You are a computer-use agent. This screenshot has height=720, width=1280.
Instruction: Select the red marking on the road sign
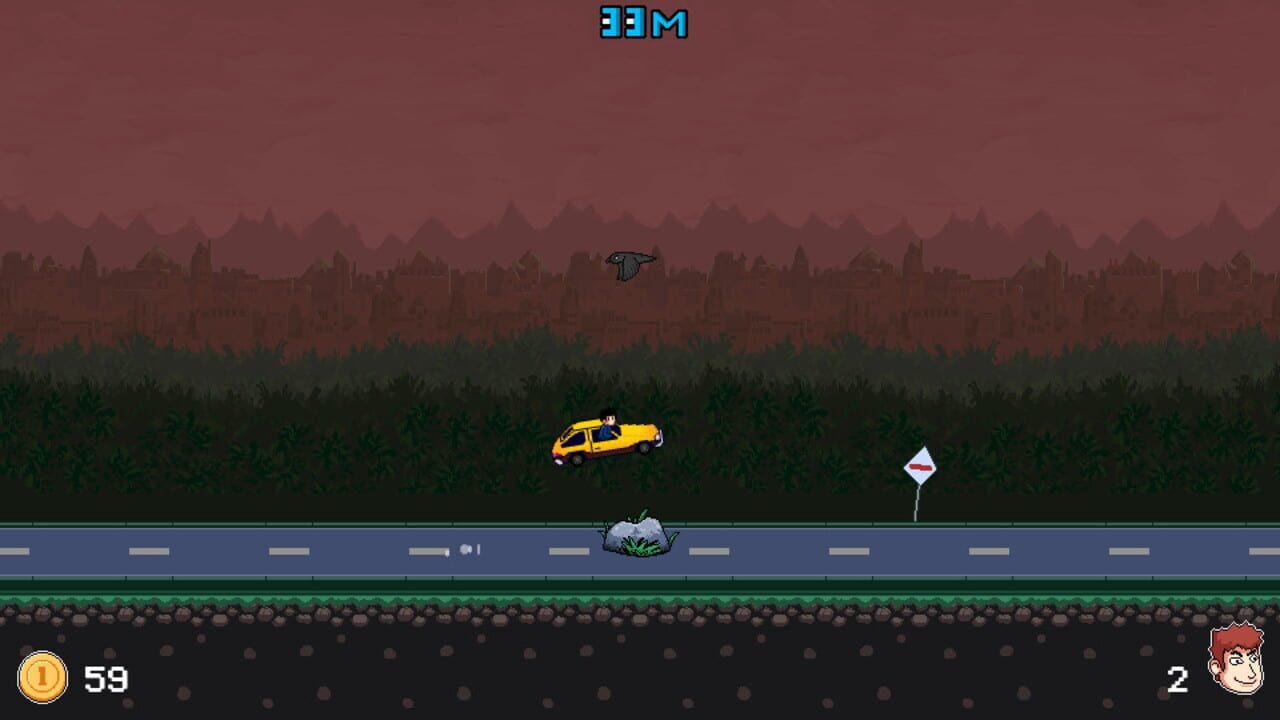tap(919, 467)
